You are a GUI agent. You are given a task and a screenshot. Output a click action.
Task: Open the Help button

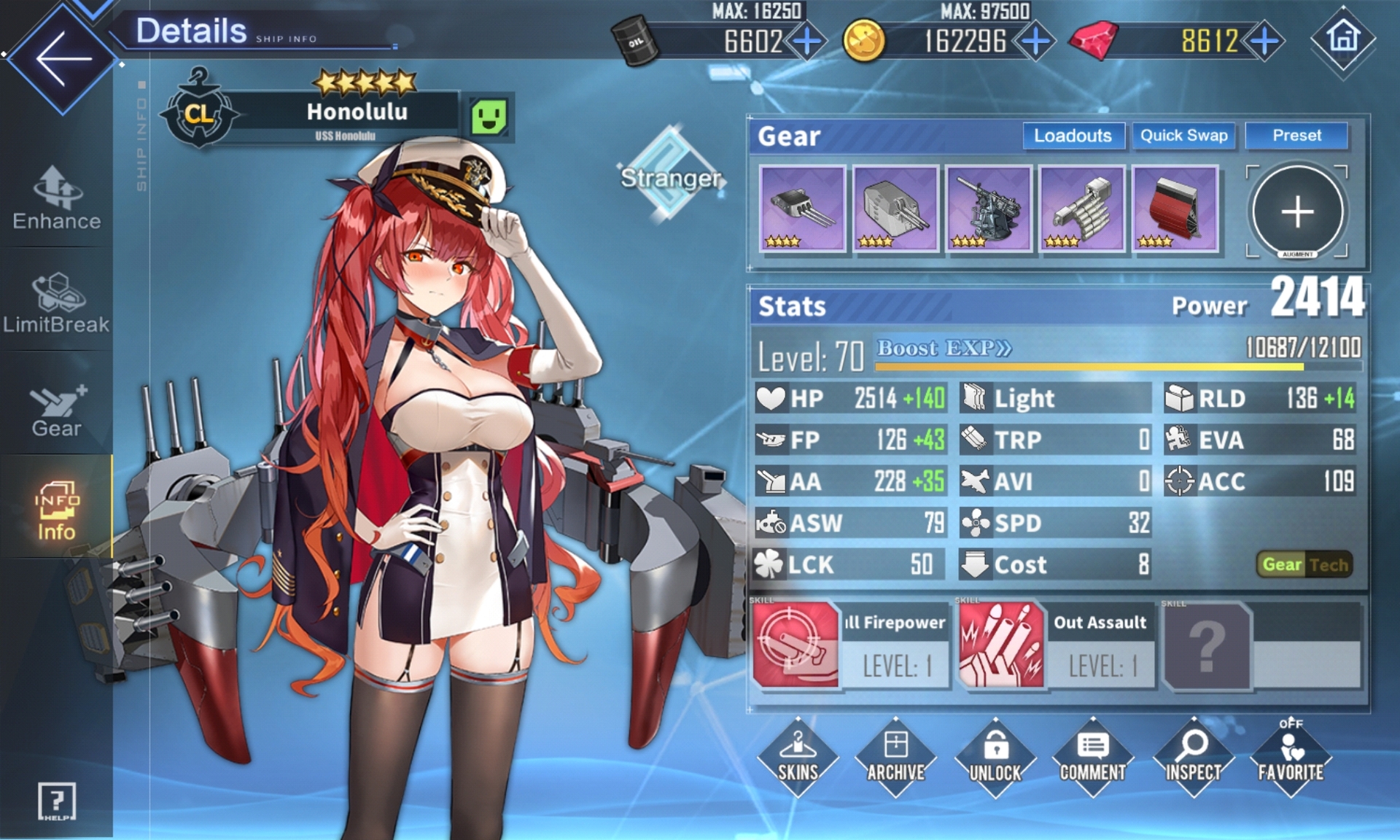pyautogui.click(x=56, y=801)
